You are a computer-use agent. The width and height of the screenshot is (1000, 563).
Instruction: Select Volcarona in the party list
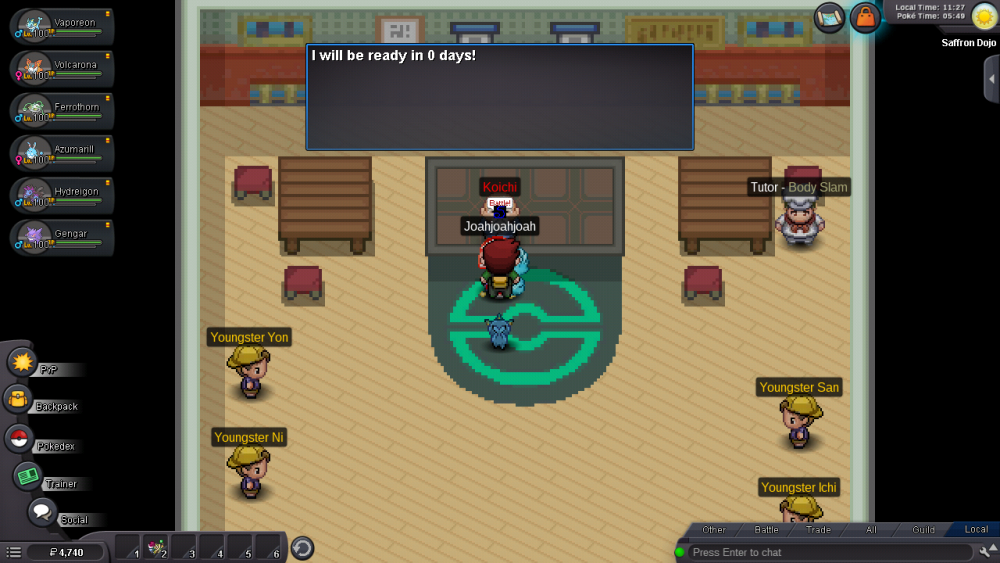click(x=60, y=69)
